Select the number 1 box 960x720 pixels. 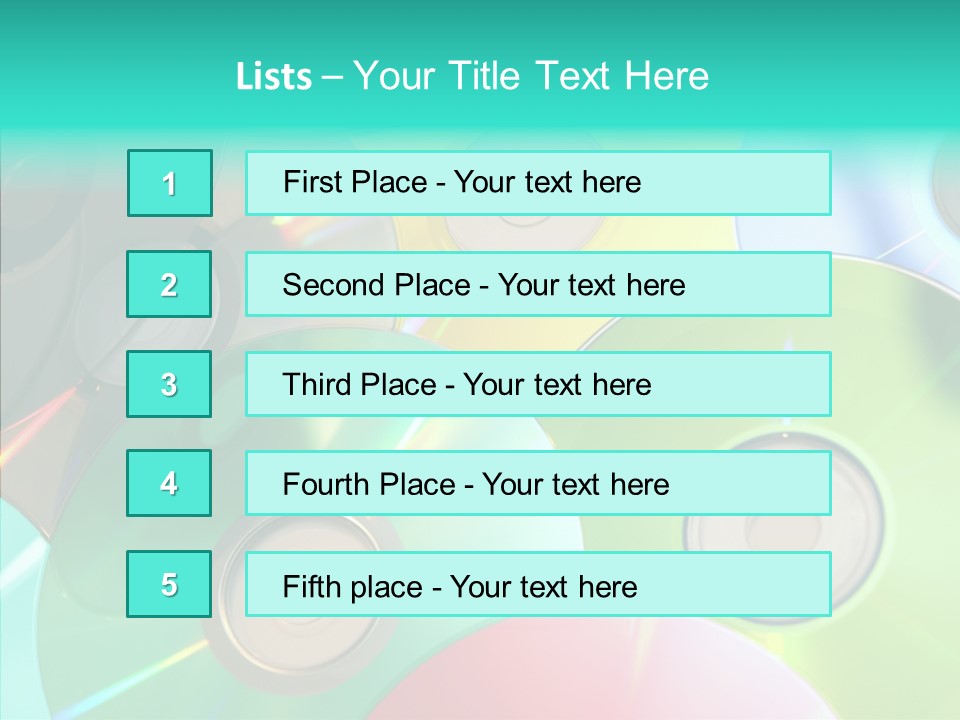(x=170, y=183)
